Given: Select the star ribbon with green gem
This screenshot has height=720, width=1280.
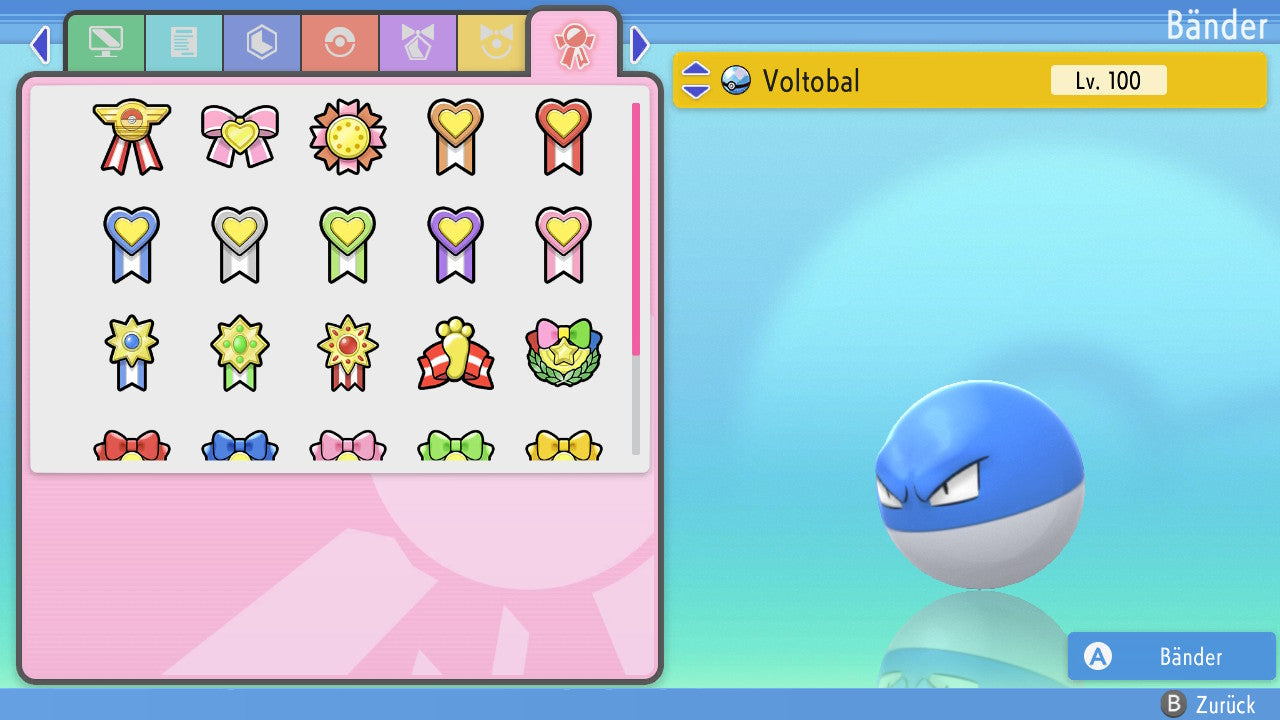Looking at the screenshot, I should (x=239, y=354).
